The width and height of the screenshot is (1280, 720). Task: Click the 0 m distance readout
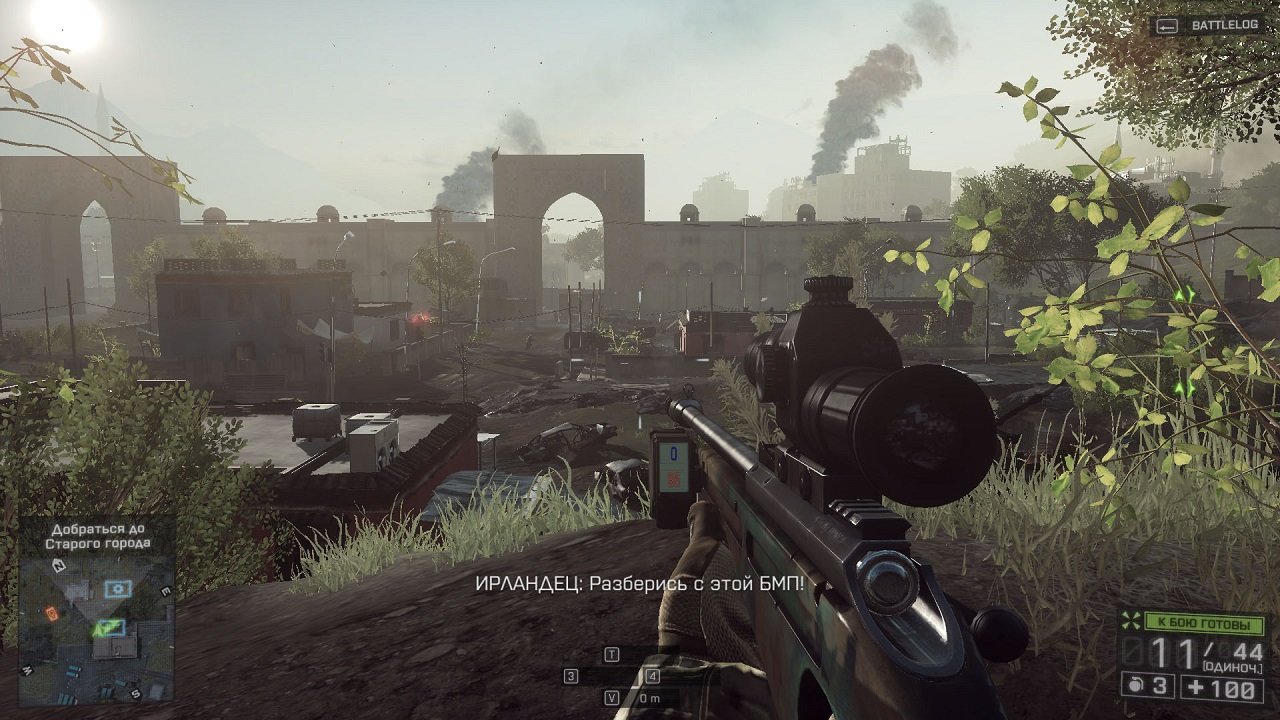650,697
